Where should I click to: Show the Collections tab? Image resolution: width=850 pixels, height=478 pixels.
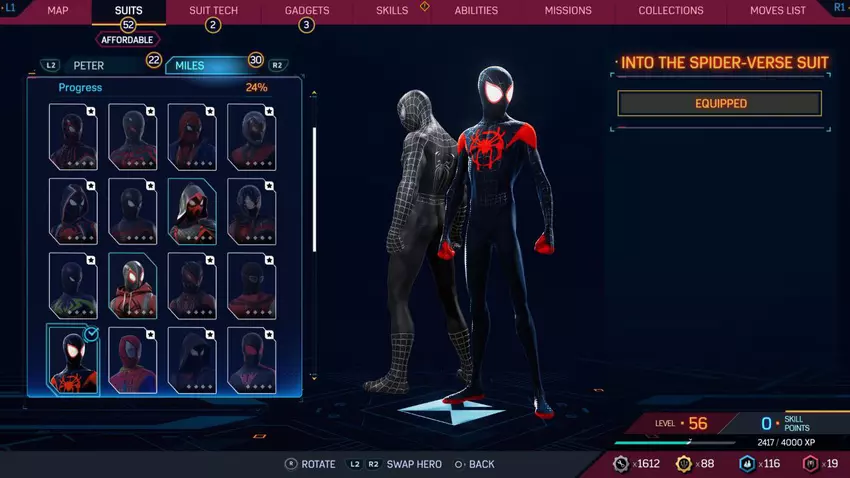[x=671, y=10]
